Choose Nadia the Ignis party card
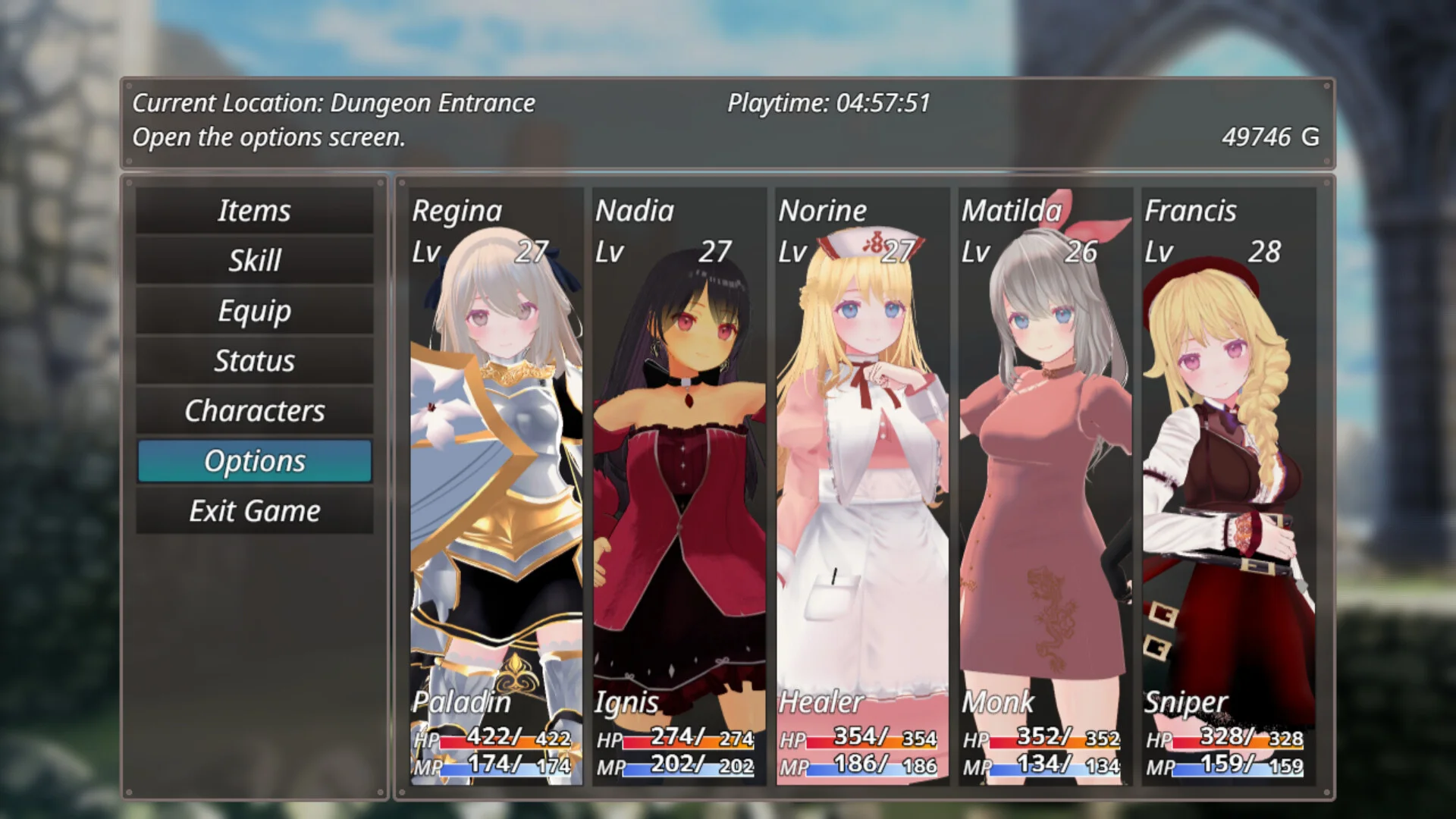 [679, 485]
